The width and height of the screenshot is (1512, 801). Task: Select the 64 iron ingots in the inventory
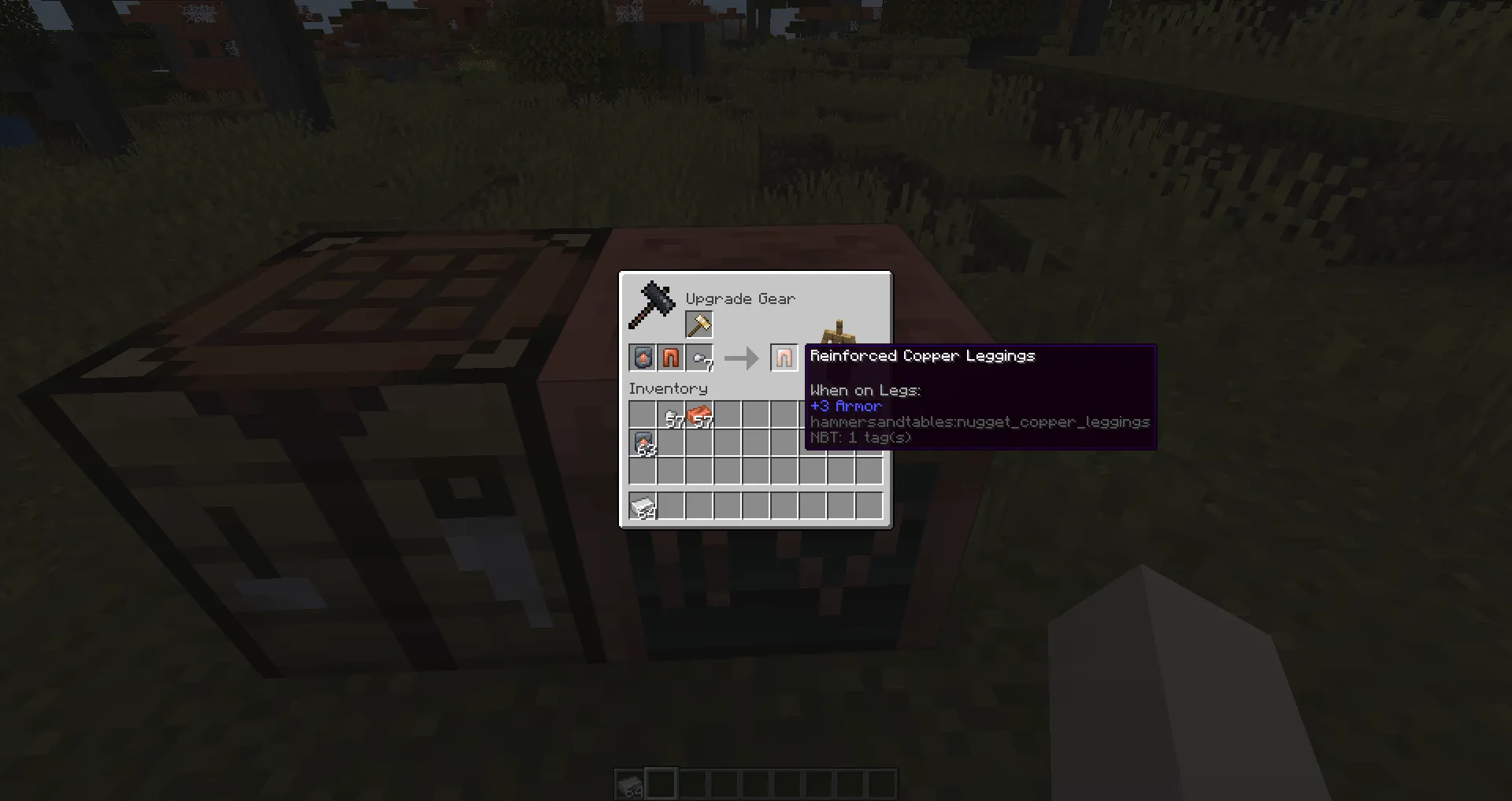pos(643,506)
